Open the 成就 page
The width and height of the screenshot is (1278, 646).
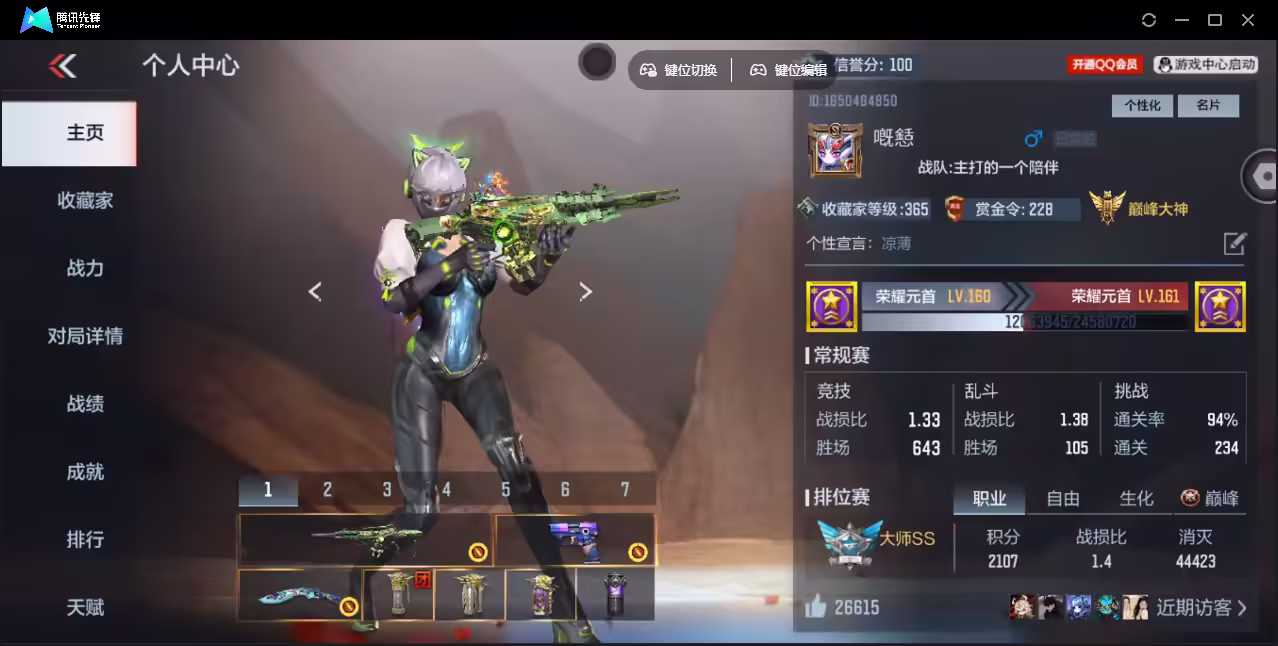click(85, 472)
